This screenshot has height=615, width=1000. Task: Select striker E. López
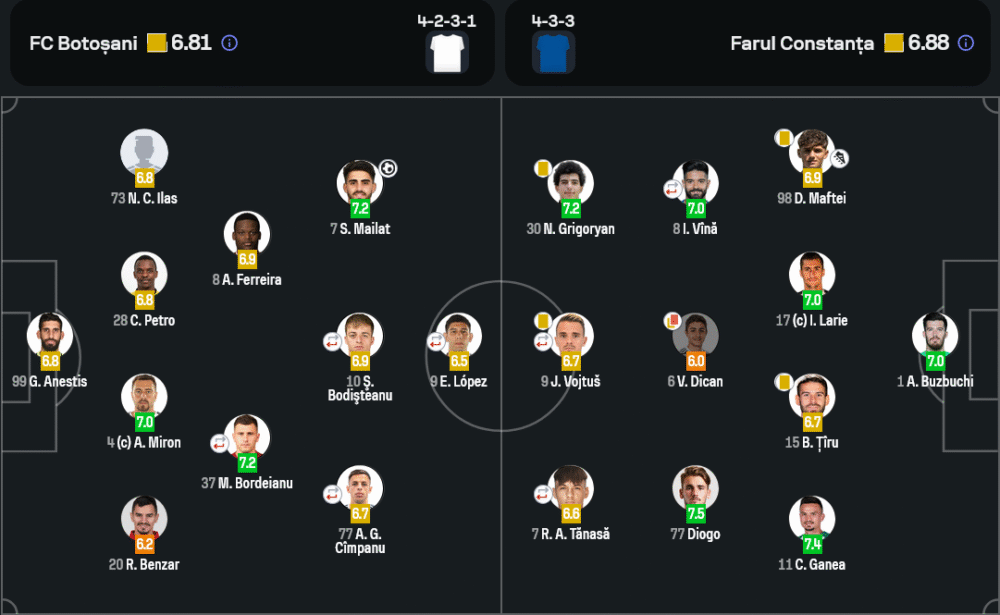point(459,337)
